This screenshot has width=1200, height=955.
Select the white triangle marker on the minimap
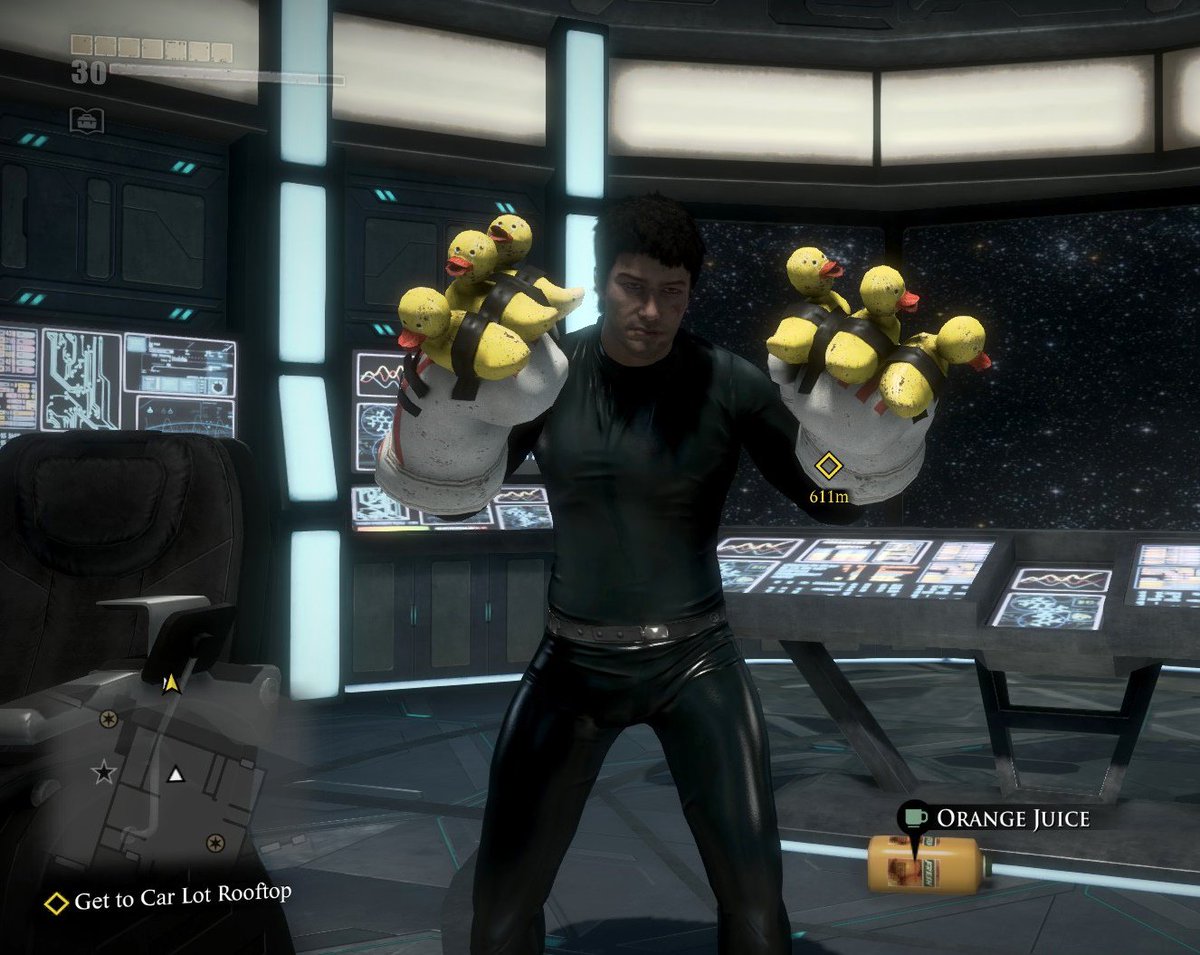tap(176, 774)
